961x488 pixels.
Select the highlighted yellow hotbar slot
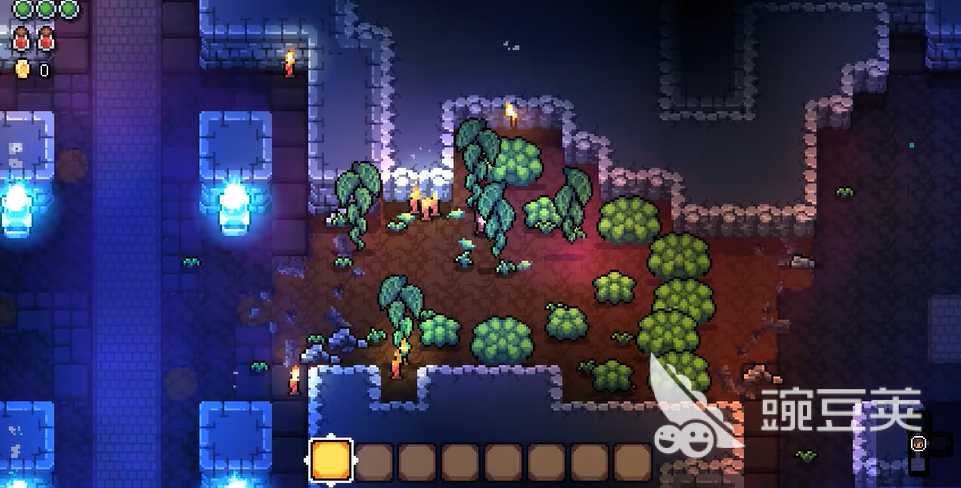point(331,460)
